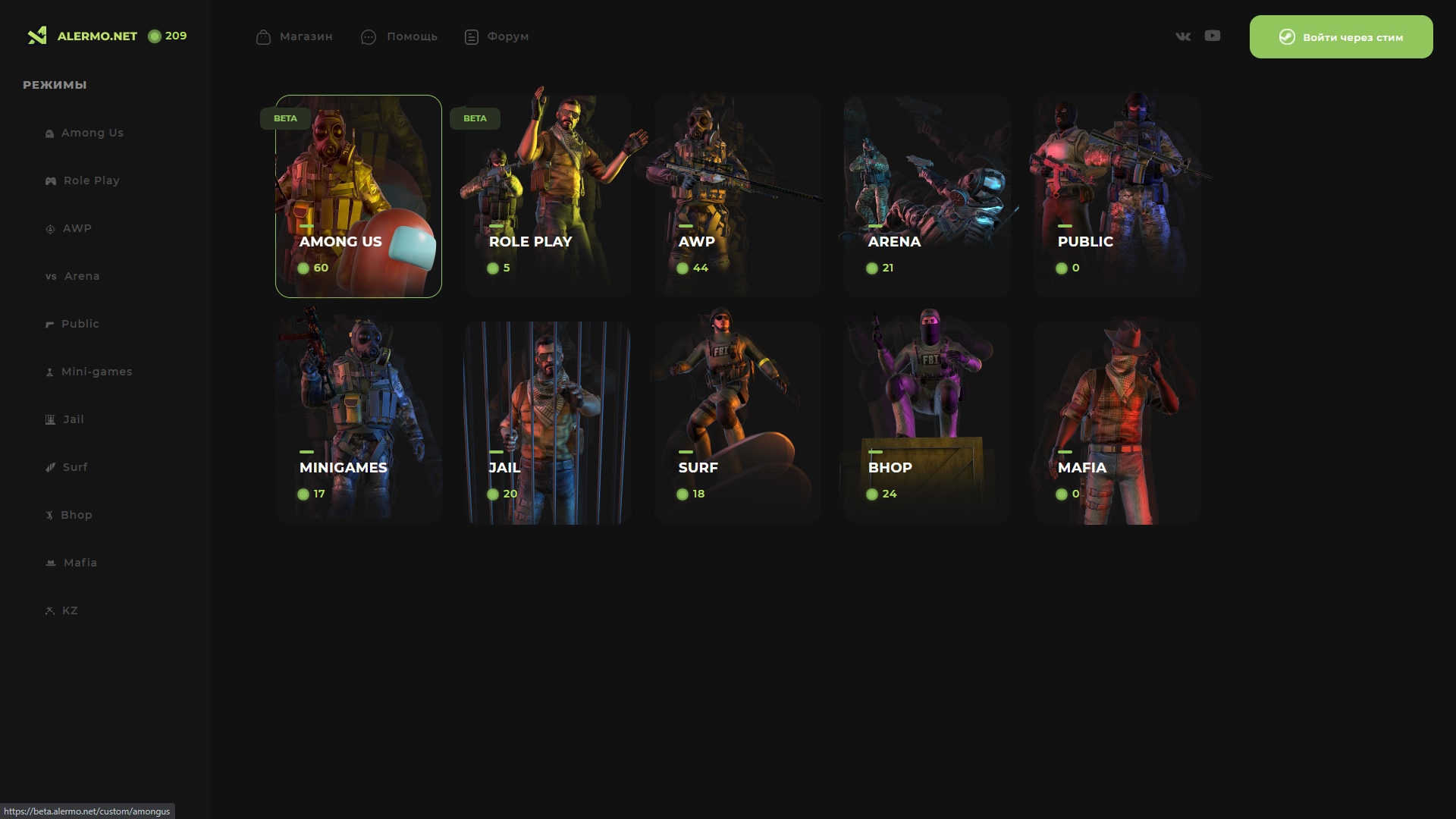Select Mini-games in the sidebar list

[96, 372]
